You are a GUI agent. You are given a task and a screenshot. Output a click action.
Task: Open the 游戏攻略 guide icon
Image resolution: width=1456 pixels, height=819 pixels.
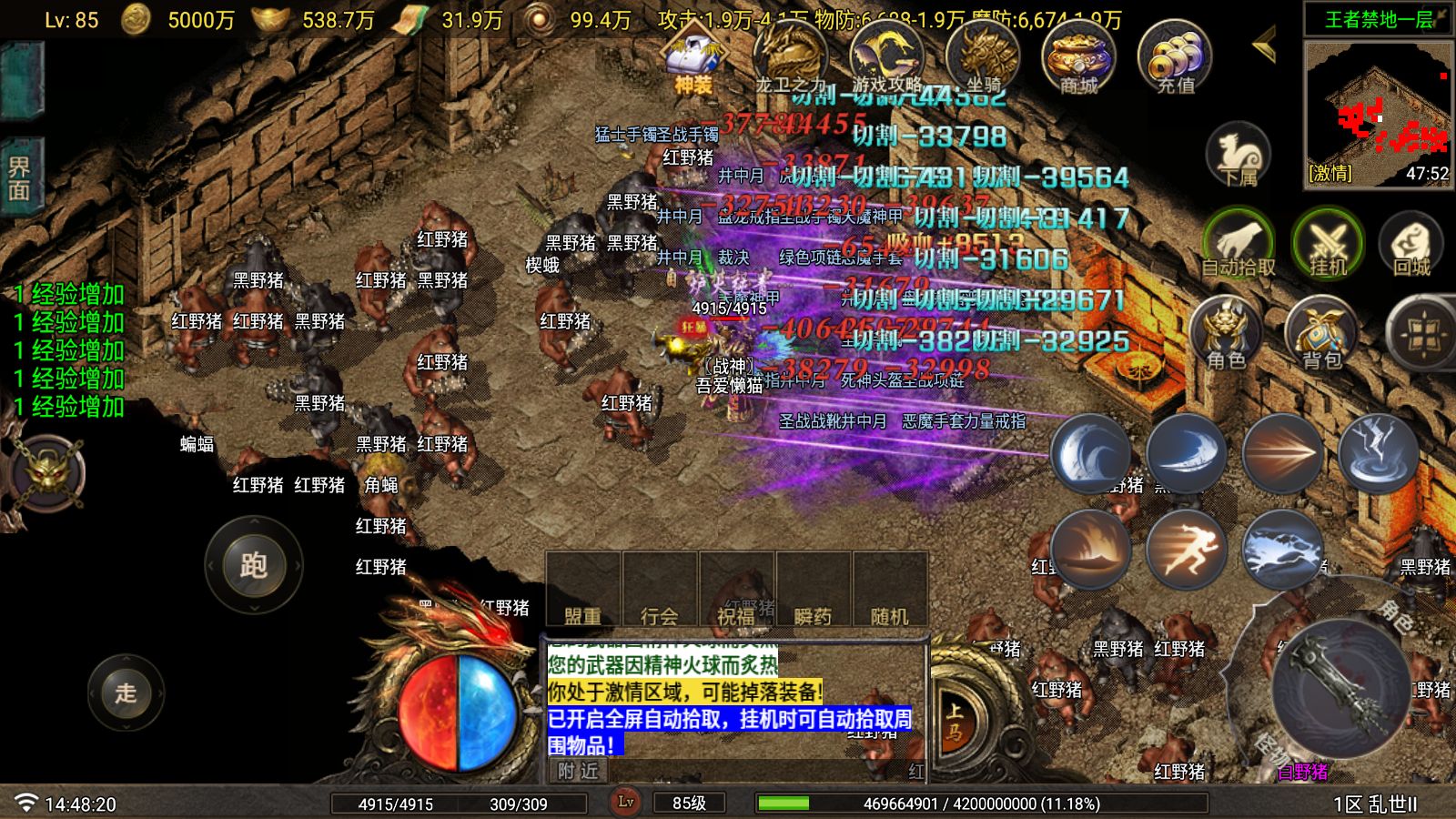pos(886,56)
